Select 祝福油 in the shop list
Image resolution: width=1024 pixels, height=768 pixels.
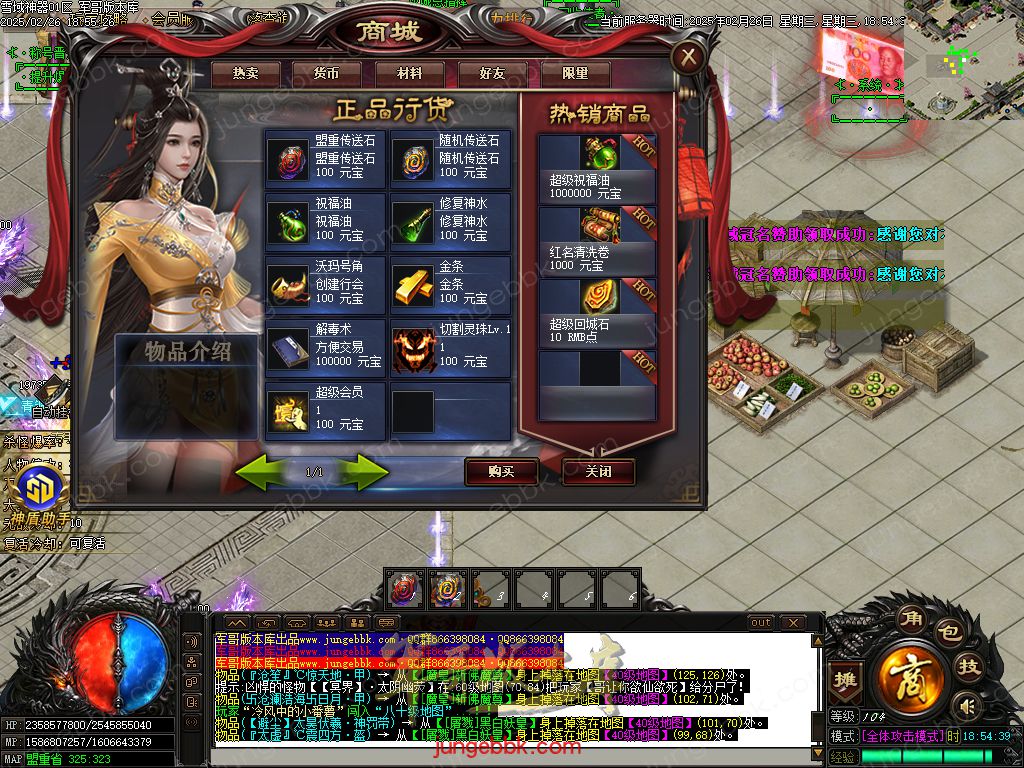[x=325, y=222]
